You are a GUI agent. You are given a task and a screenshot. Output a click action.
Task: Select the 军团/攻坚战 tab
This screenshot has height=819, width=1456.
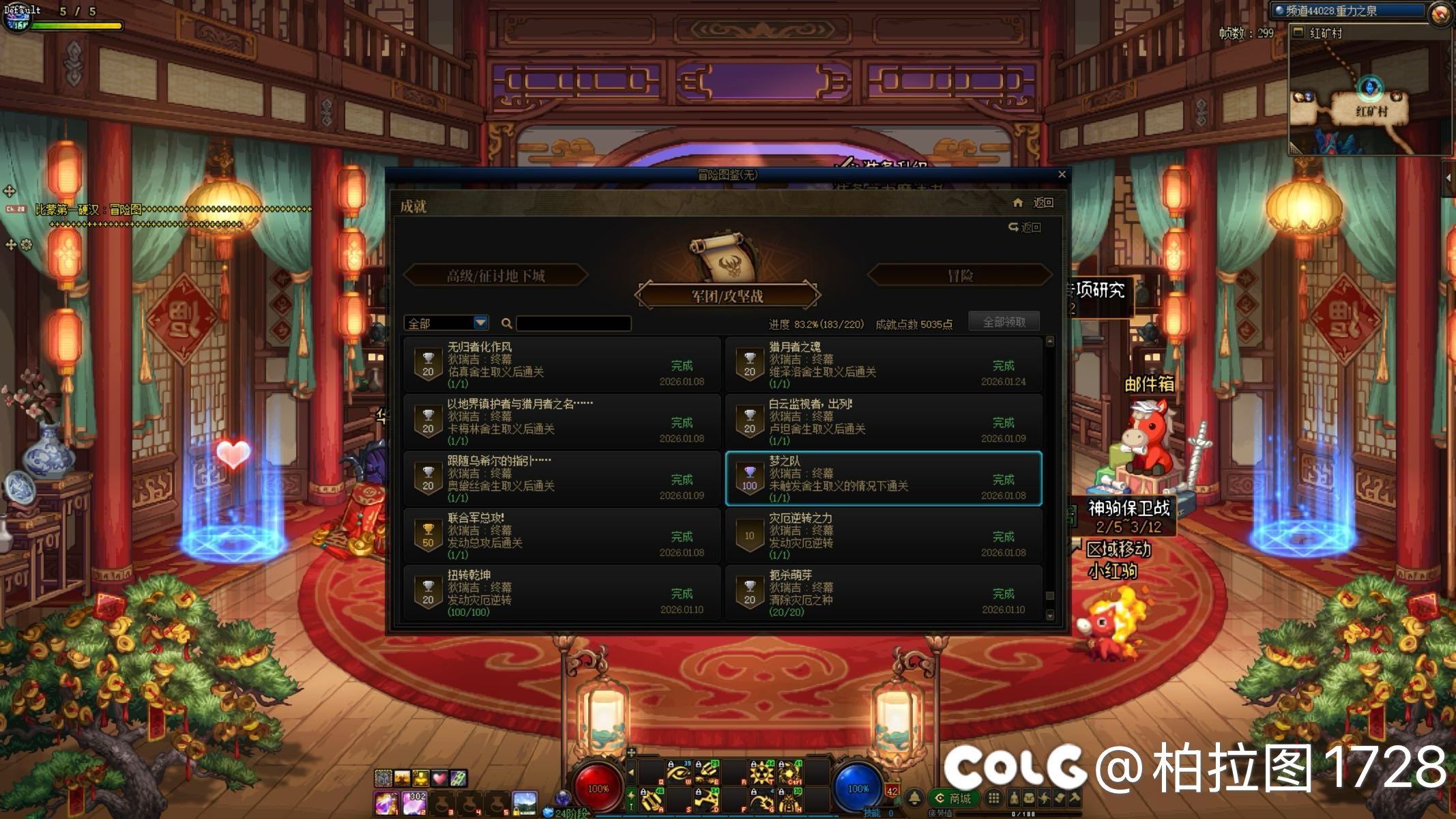(727, 296)
